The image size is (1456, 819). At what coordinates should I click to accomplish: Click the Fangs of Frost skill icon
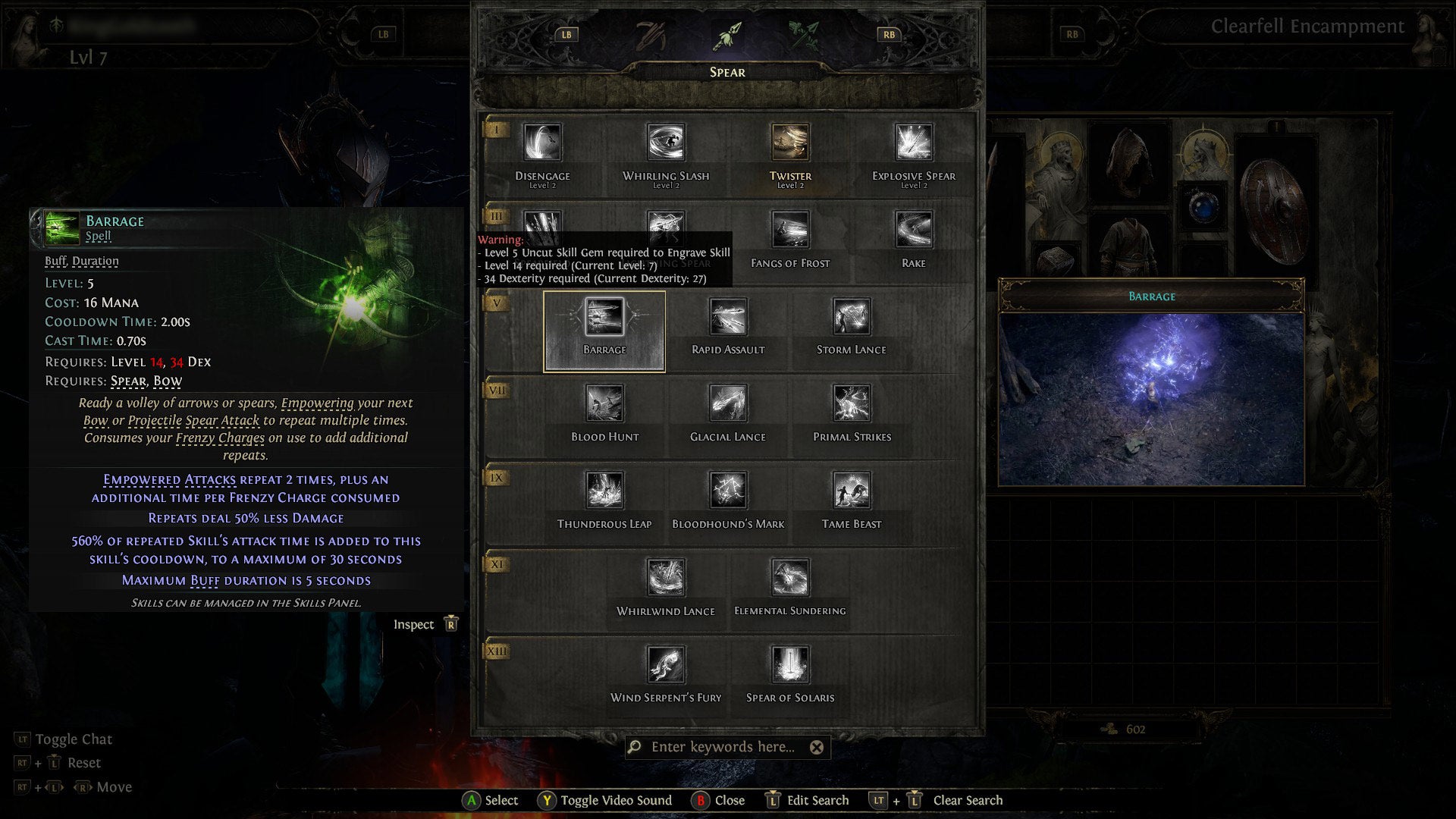point(789,230)
